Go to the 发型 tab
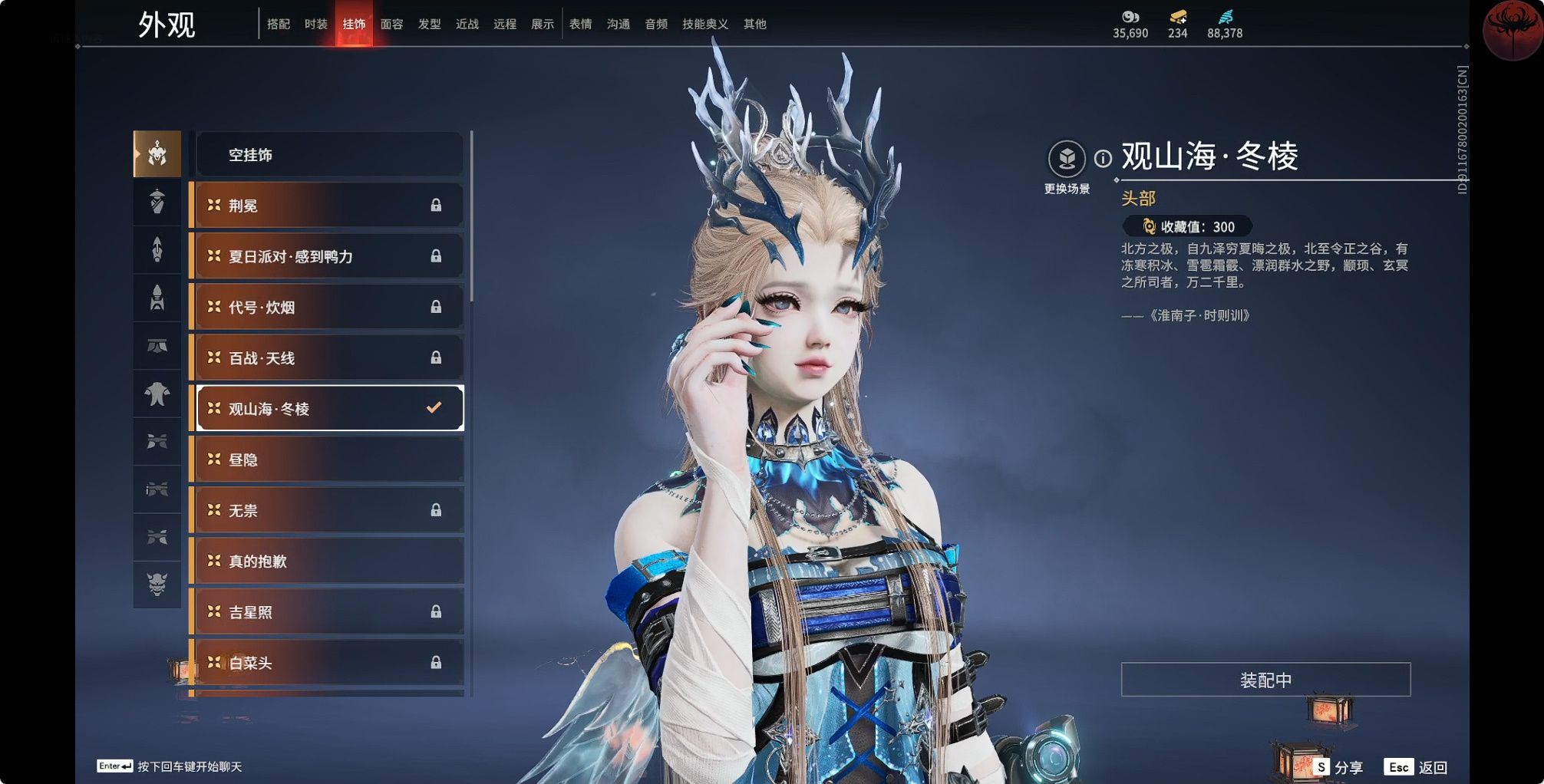 (429, 24)
